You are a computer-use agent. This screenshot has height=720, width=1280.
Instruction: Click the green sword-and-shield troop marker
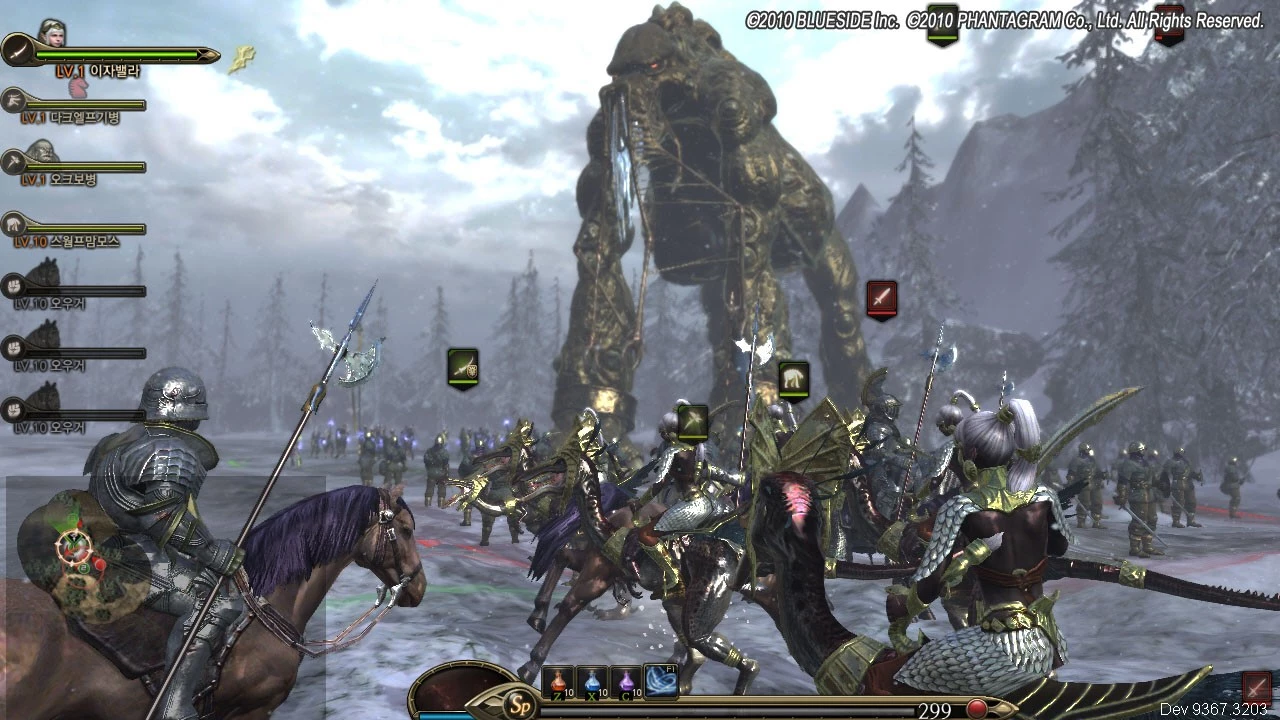coord(462,367)
